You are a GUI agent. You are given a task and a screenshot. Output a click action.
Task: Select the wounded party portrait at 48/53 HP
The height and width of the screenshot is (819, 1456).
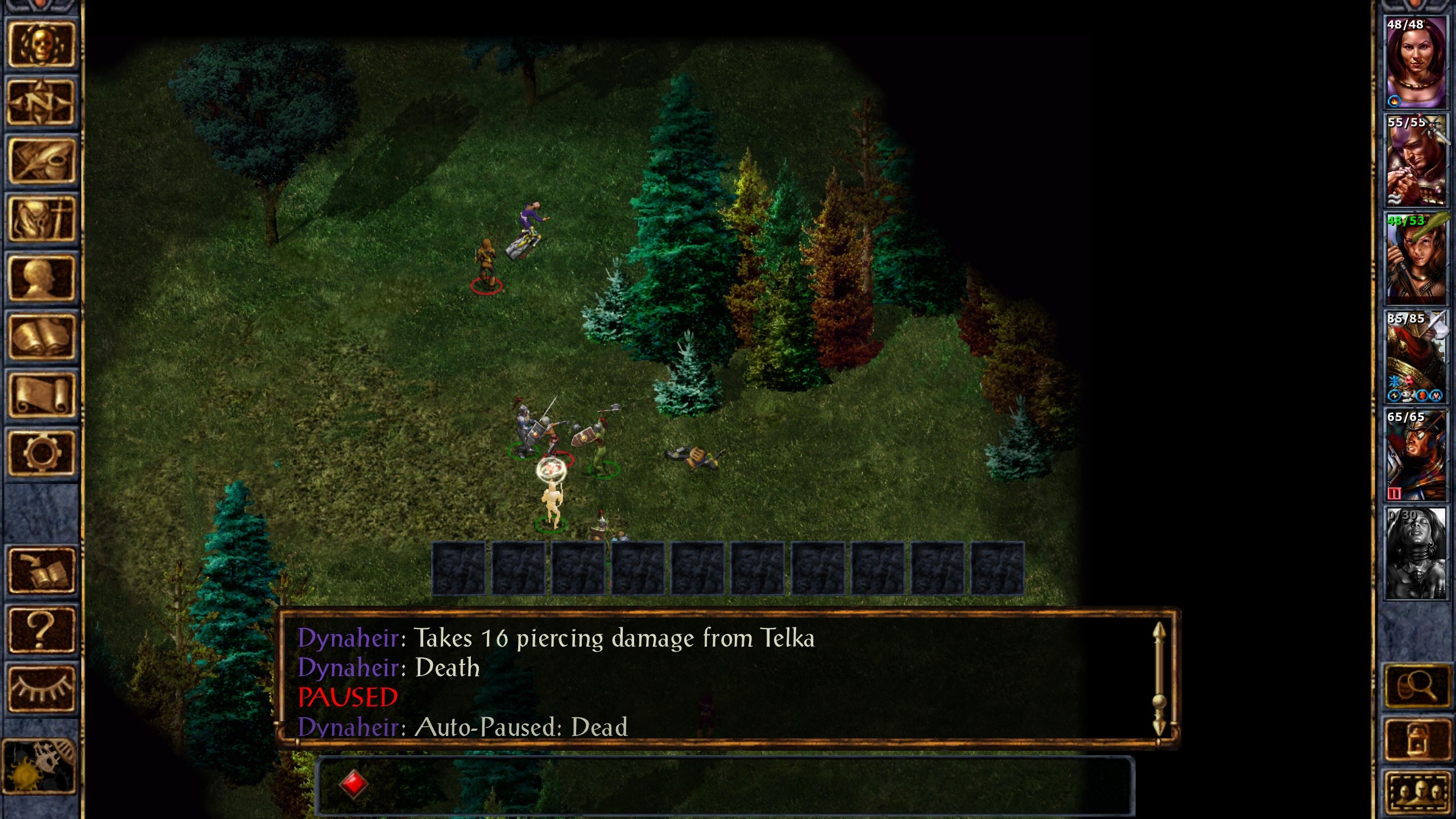[x=1416, y=259]
